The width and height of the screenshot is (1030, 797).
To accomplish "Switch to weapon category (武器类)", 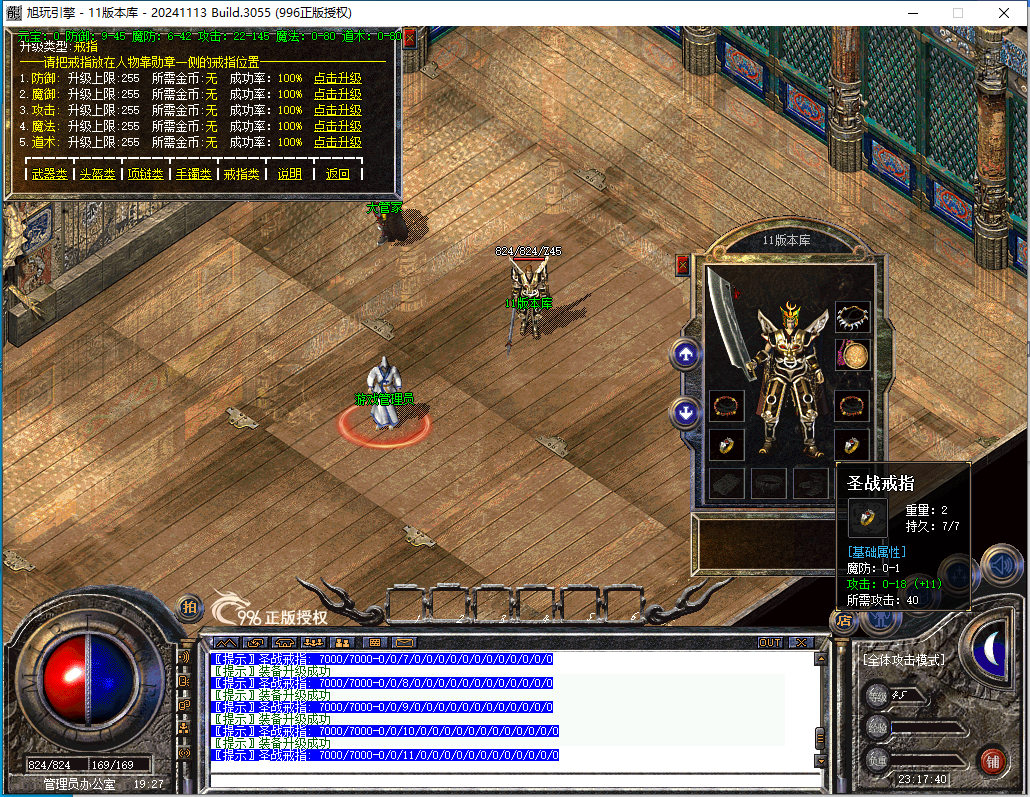I will [x=49, y=174].
